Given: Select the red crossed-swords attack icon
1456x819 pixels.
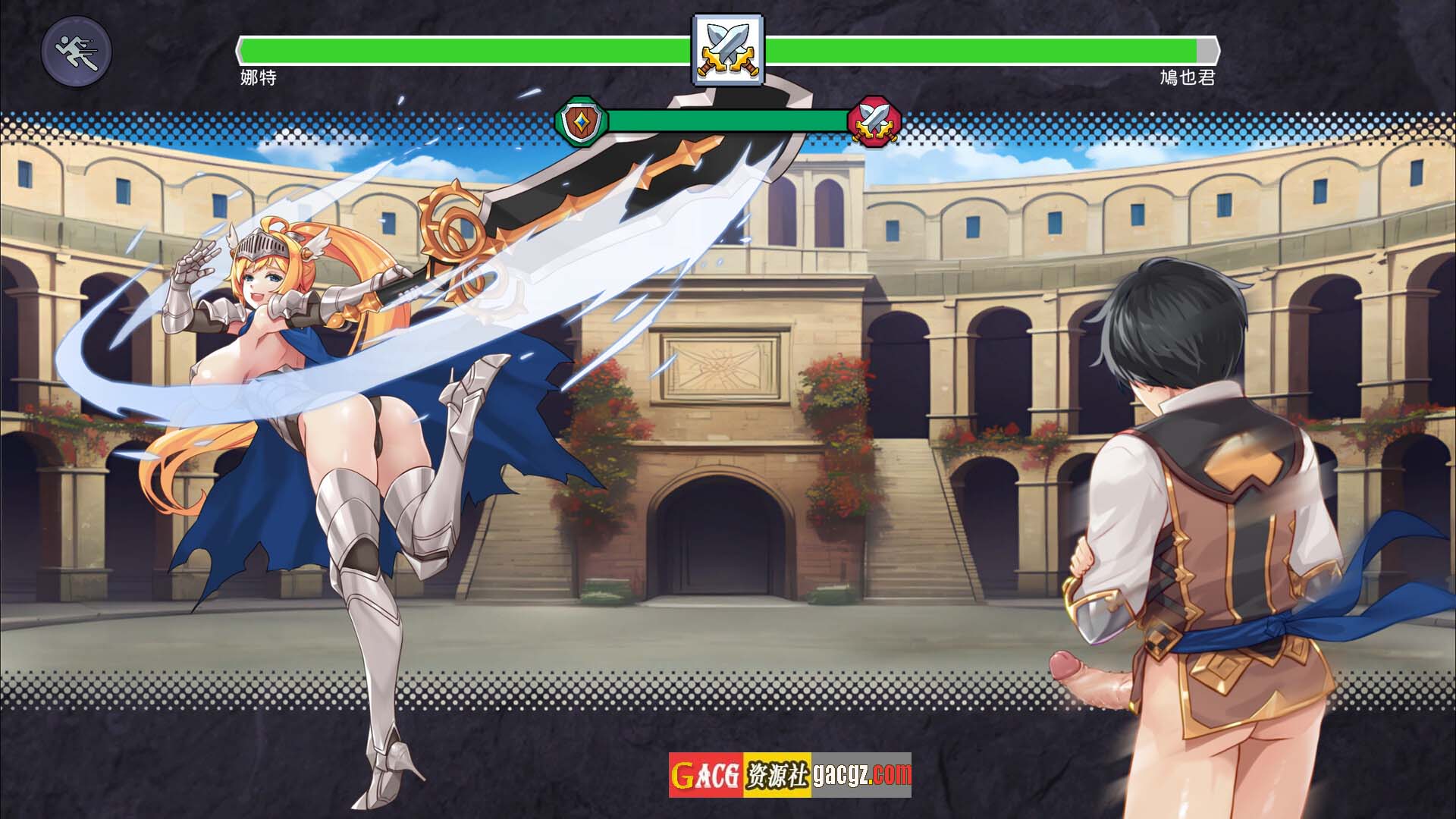Looking at the screenshot, I should coord(874,120).
